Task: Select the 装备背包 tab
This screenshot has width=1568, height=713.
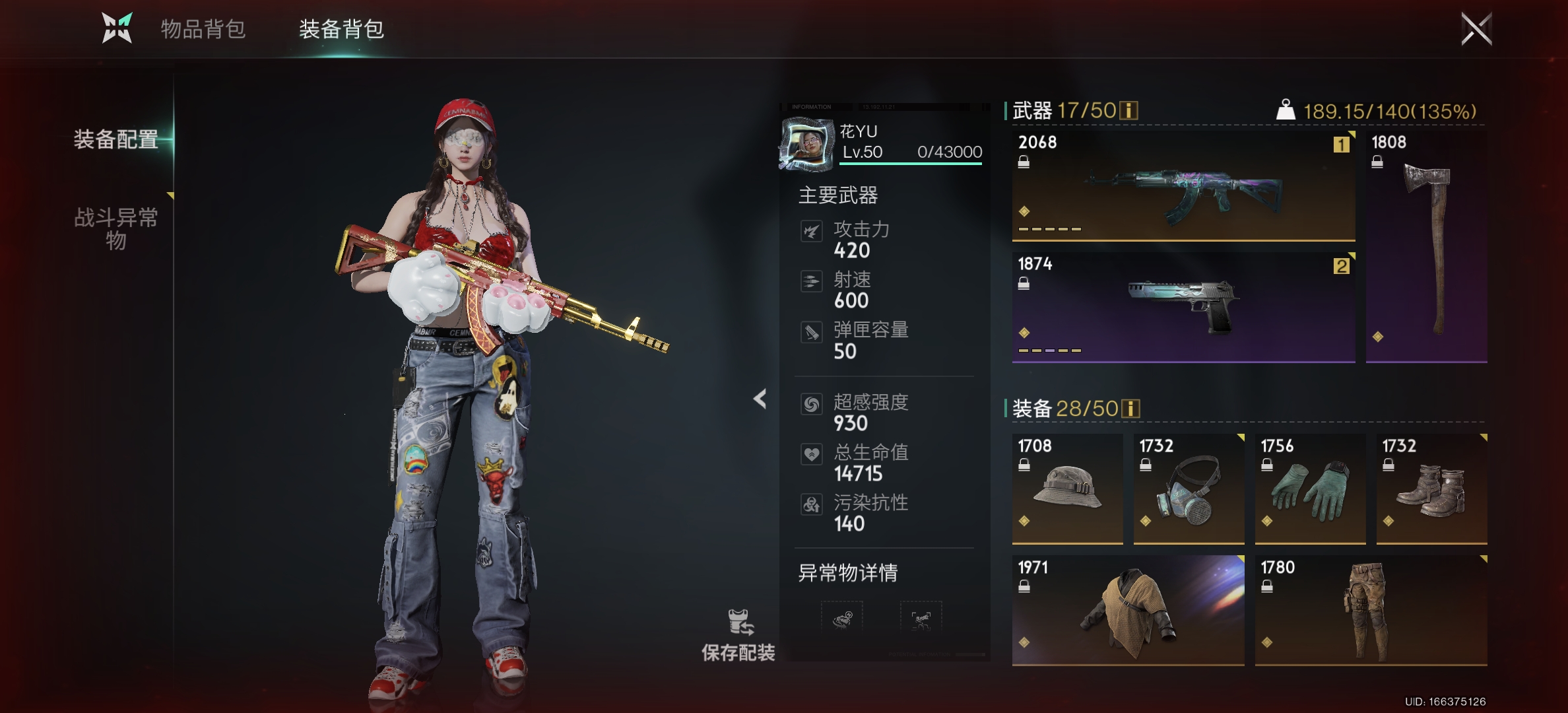Action: (x=341, y=29)
